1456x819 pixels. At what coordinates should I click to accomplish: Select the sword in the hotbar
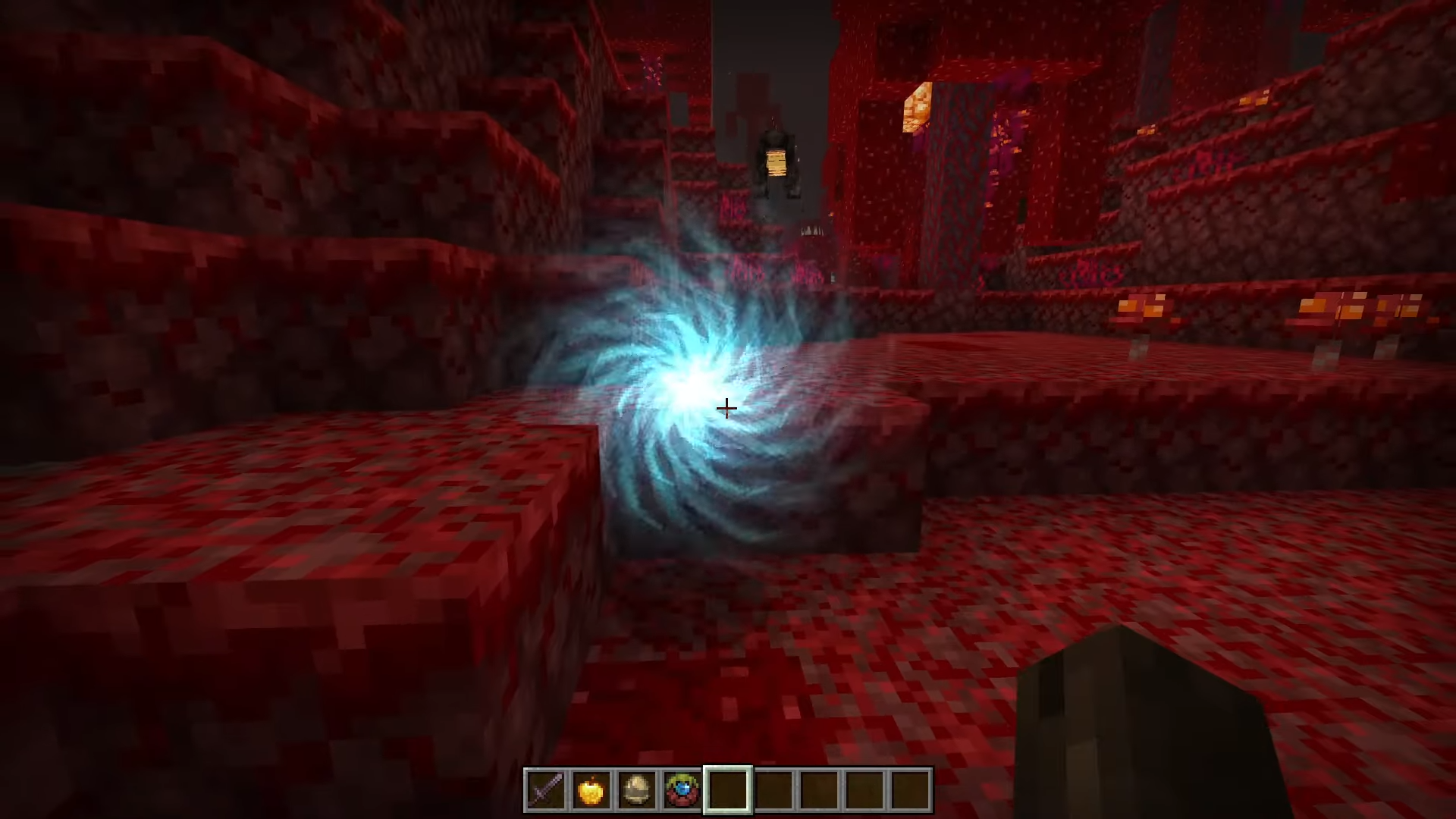546,790
